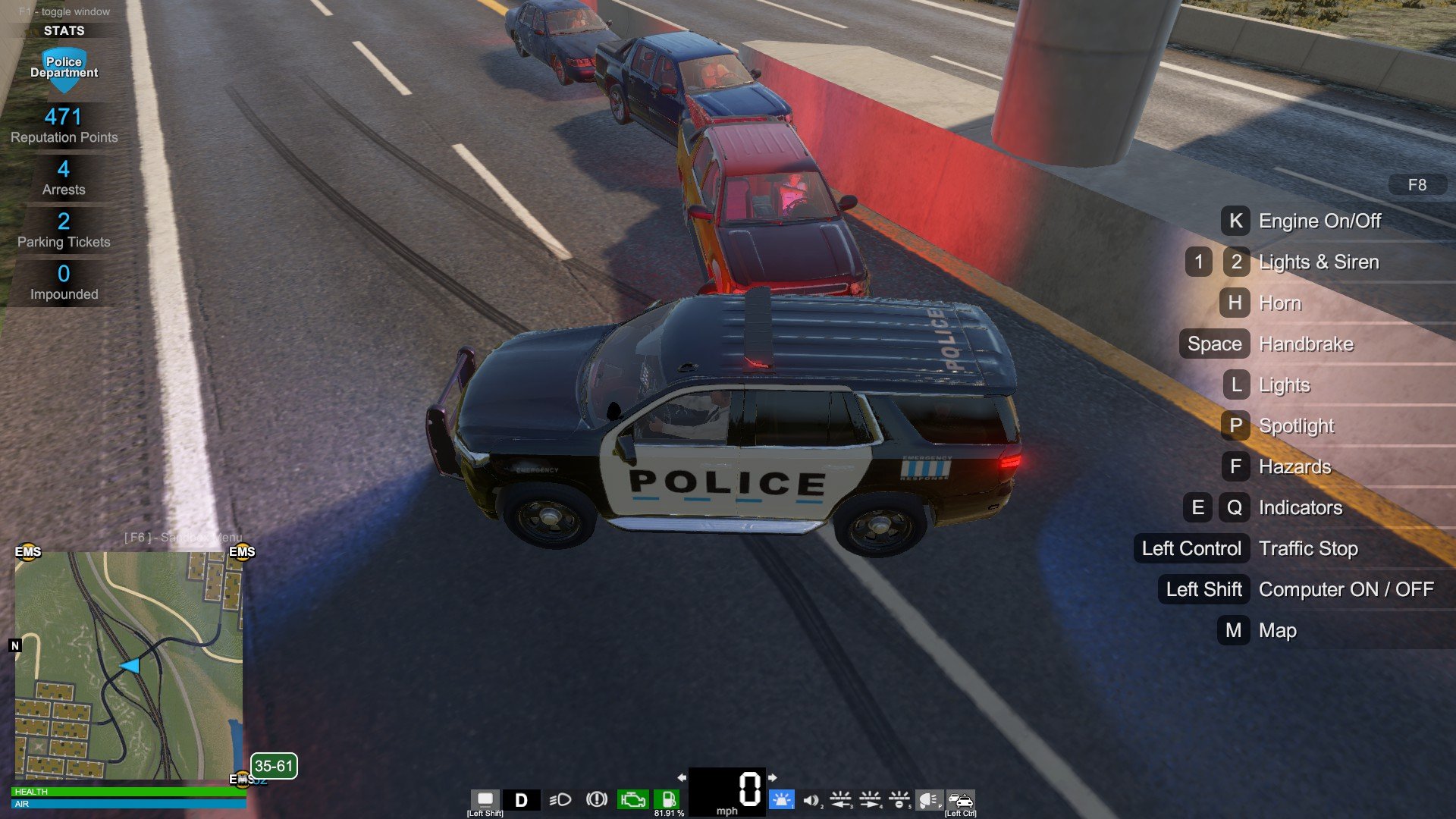The width and height of the screenshot is (1456, 819).
Task: Activate the blue emergency lights icon
Action: point(781,799)
